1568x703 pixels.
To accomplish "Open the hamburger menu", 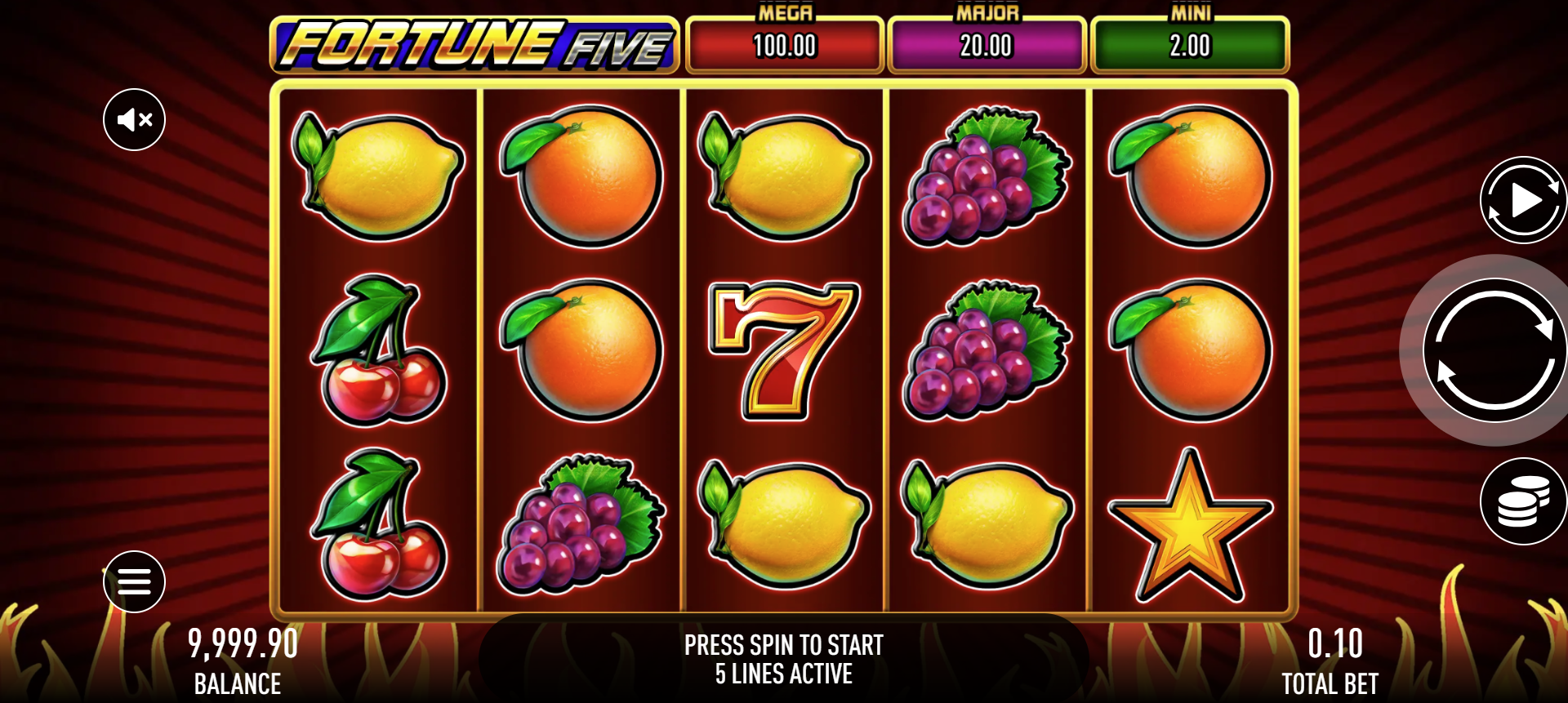I will click(135, 581).
